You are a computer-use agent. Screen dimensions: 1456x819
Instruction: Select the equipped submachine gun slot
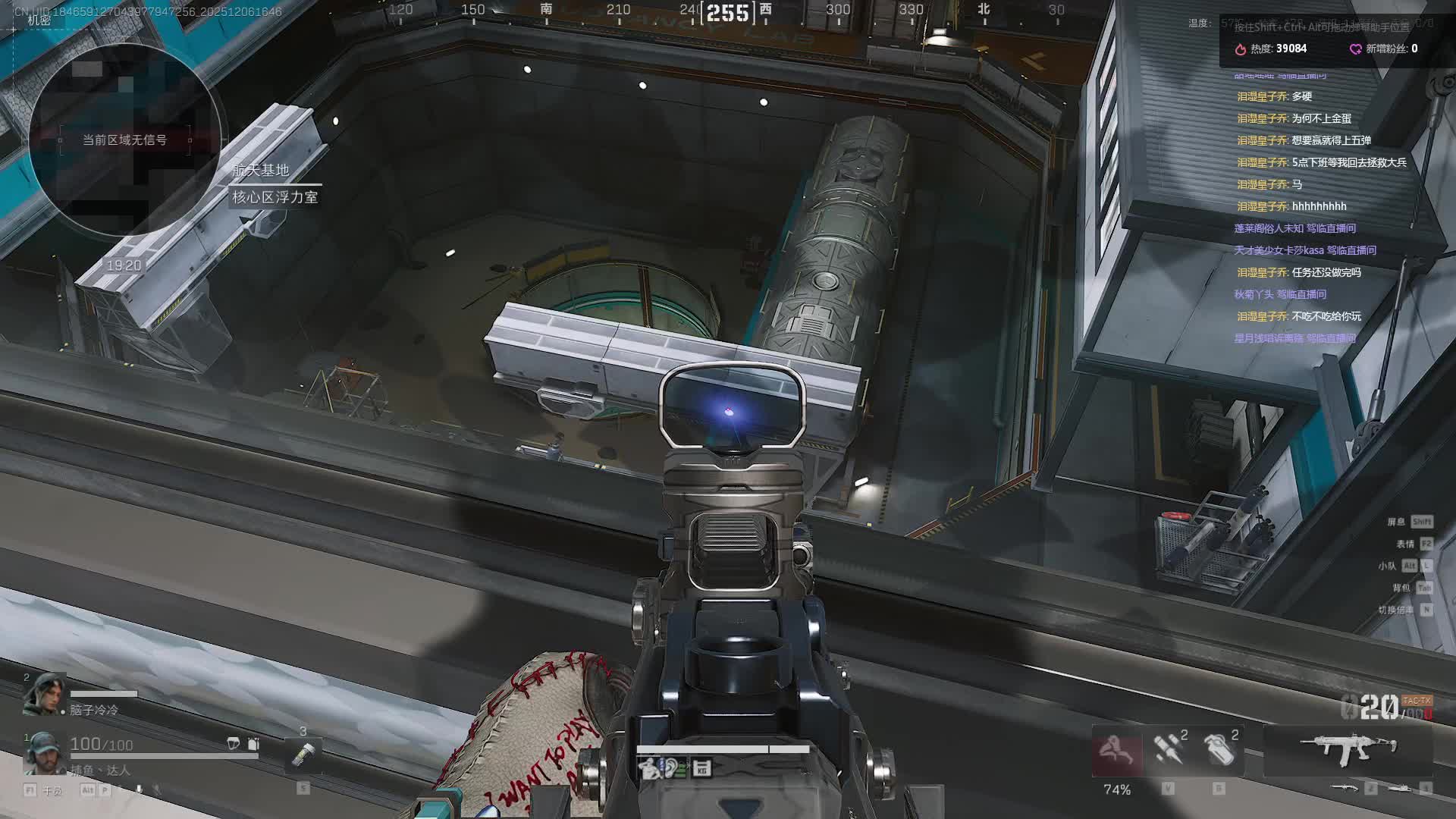tap(1348, 749)
